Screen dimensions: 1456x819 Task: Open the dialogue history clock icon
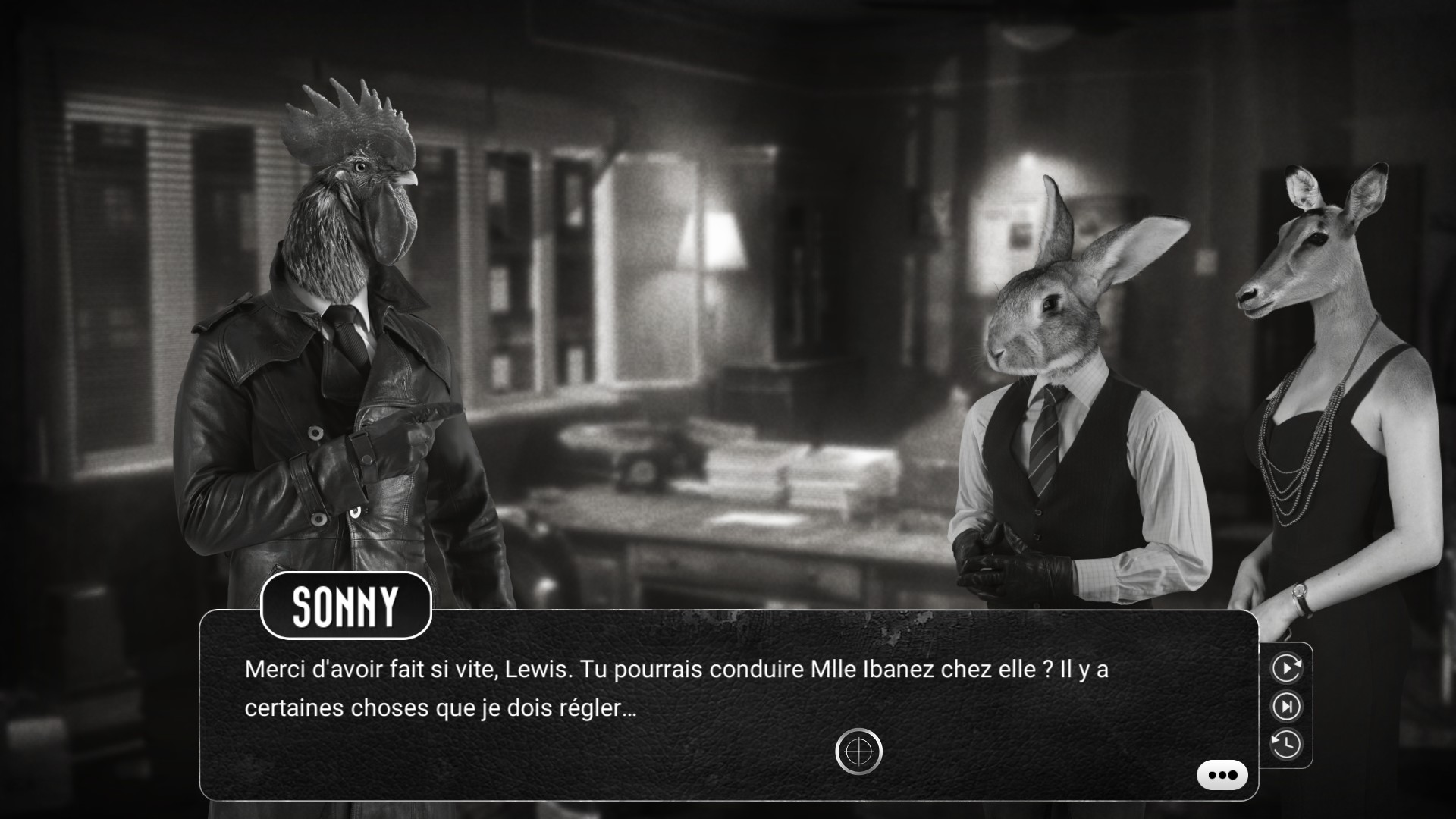(1286, 744)
